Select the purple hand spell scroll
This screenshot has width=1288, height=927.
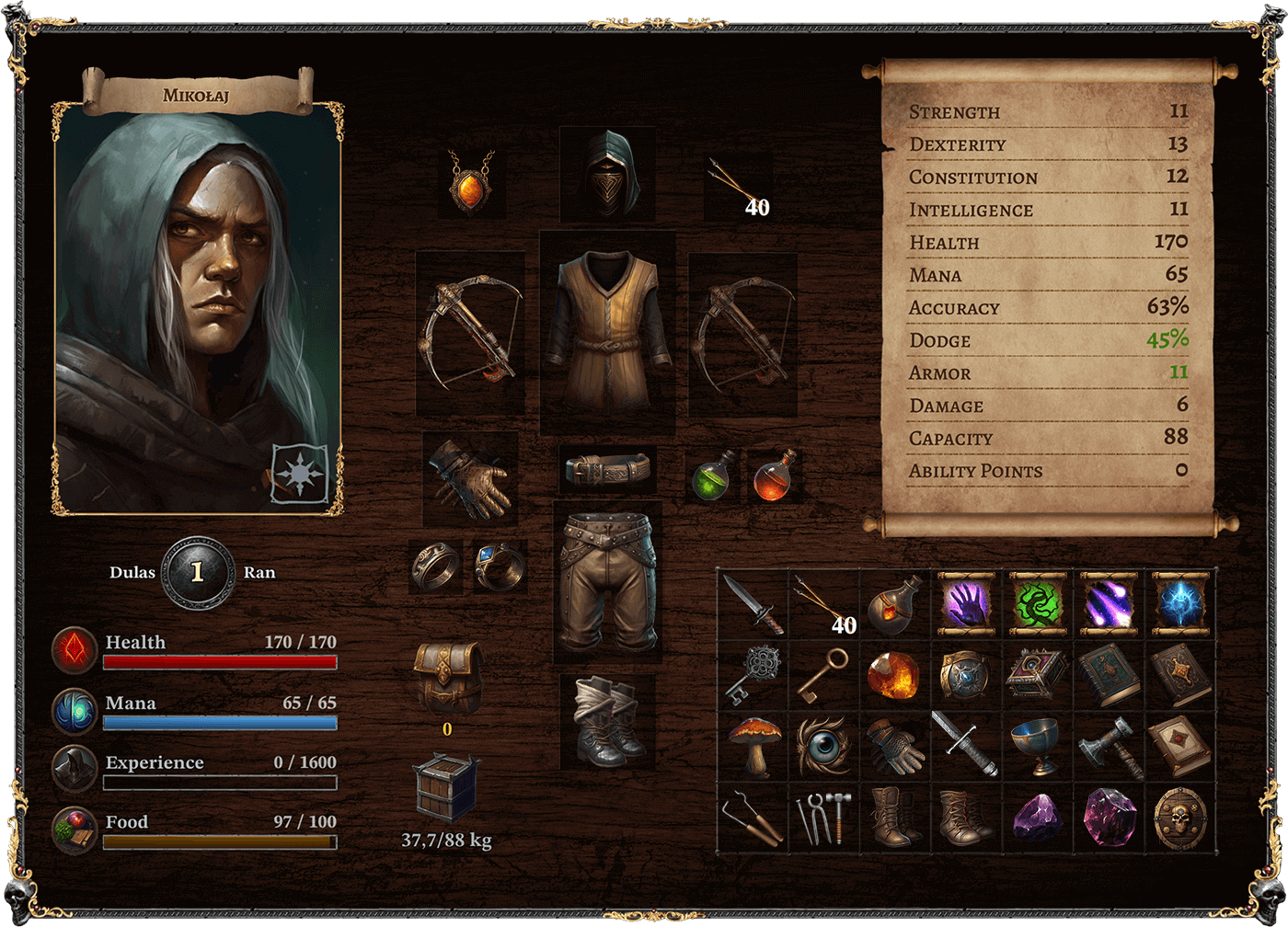click(966, 603)
